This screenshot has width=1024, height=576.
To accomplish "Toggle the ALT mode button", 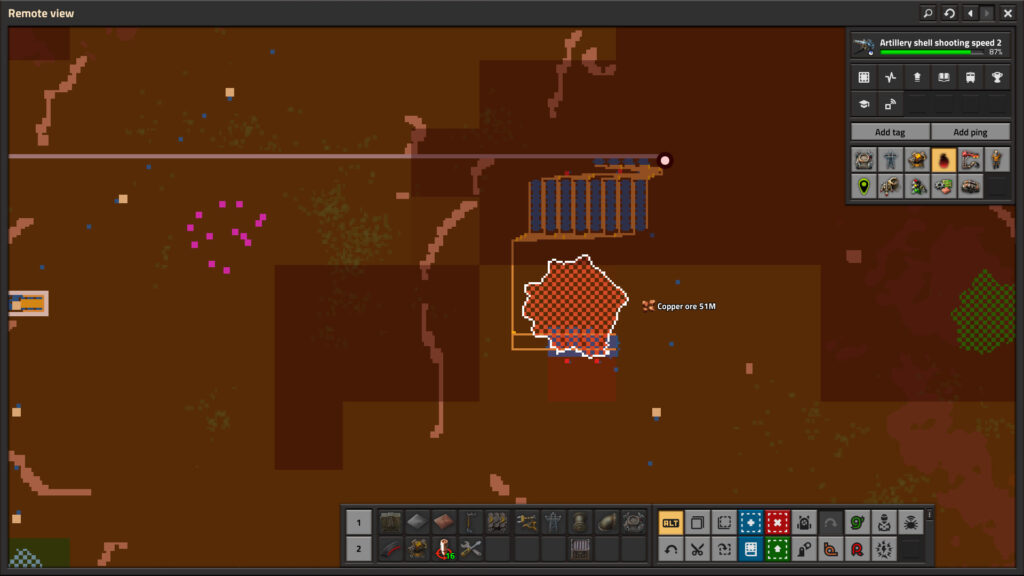I will (x=670, y=522).
